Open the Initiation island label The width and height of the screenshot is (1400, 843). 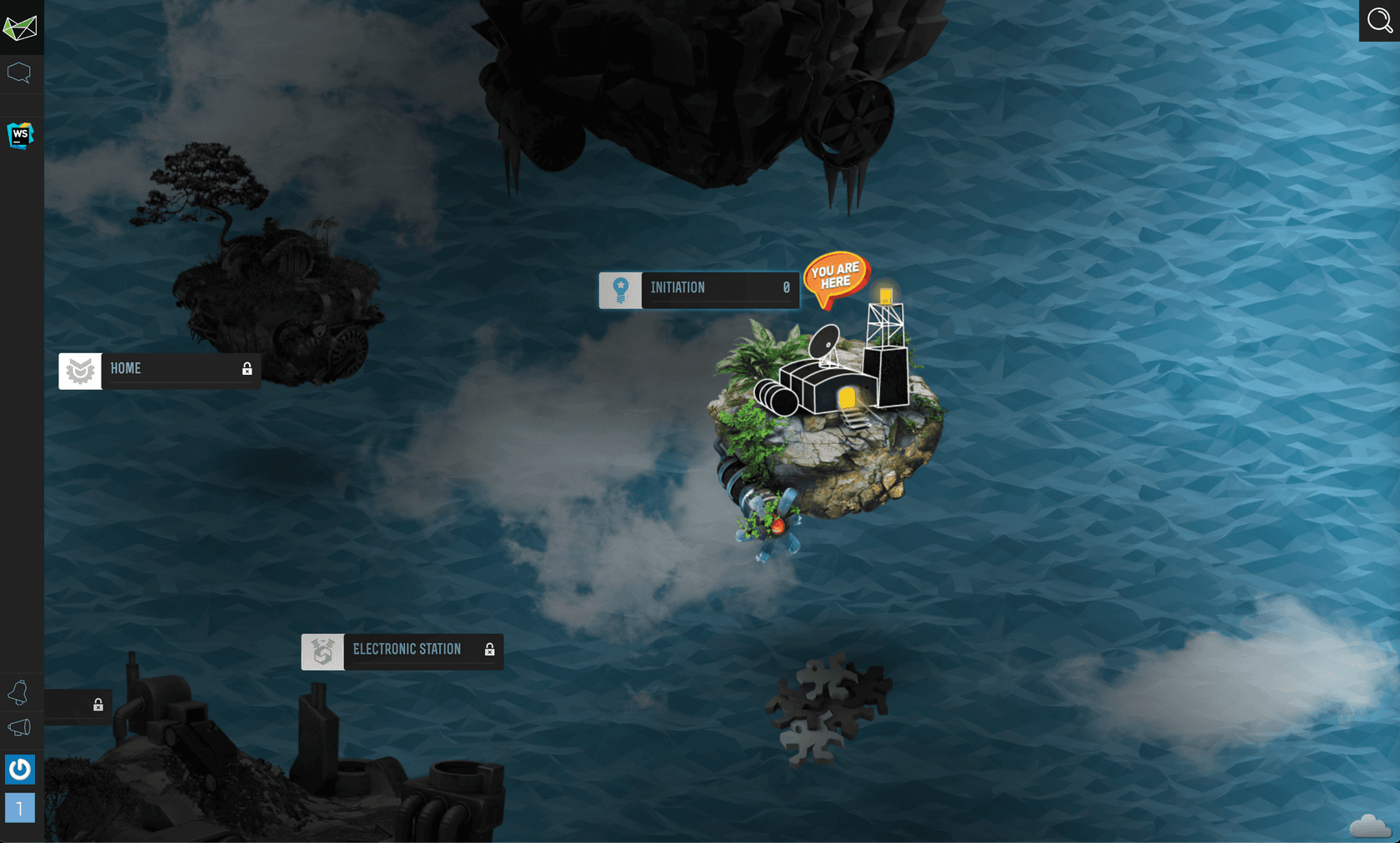(x=698, y=288)
